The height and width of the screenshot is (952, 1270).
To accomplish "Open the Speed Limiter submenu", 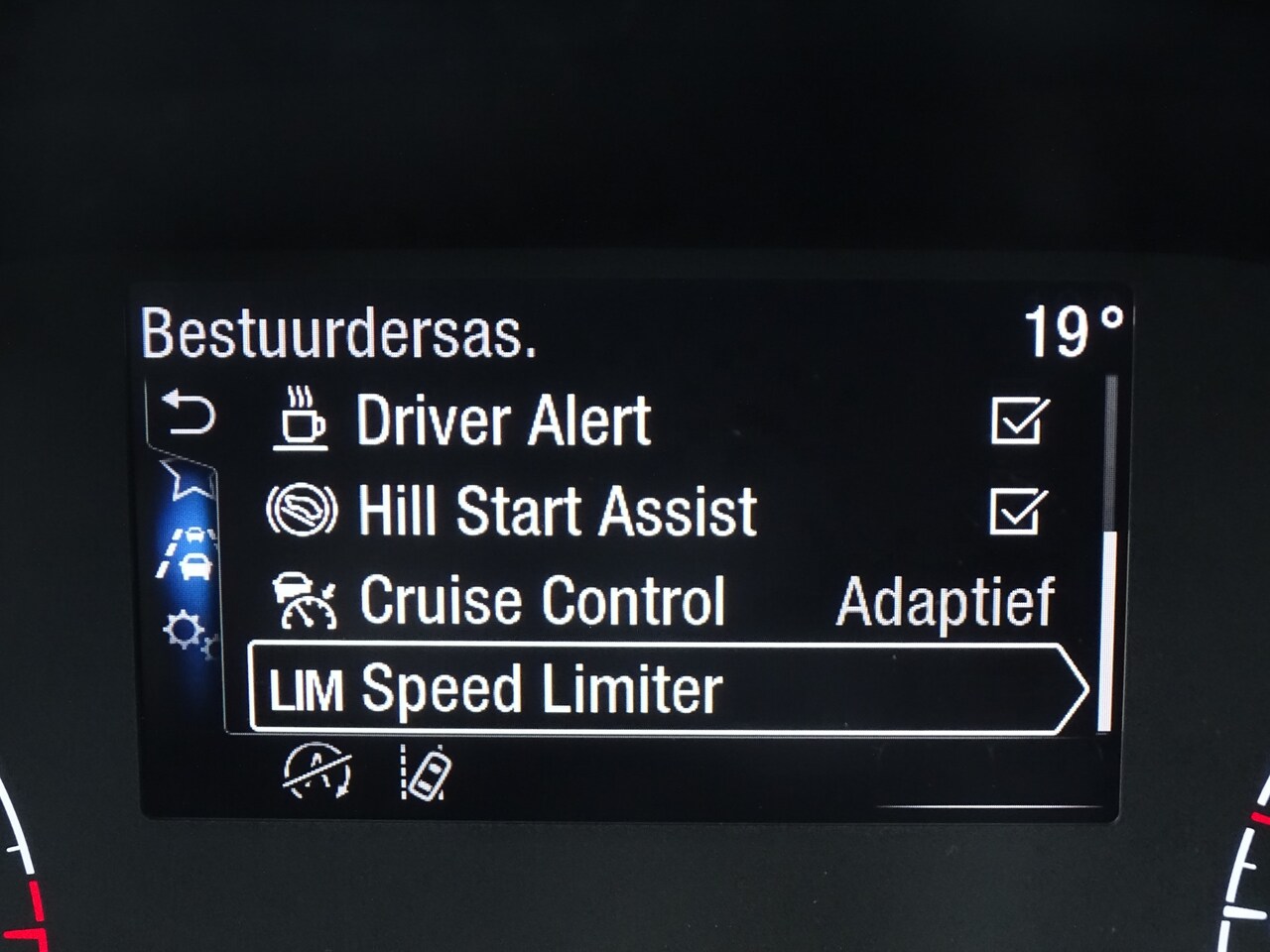I will (x=667, y=688).
